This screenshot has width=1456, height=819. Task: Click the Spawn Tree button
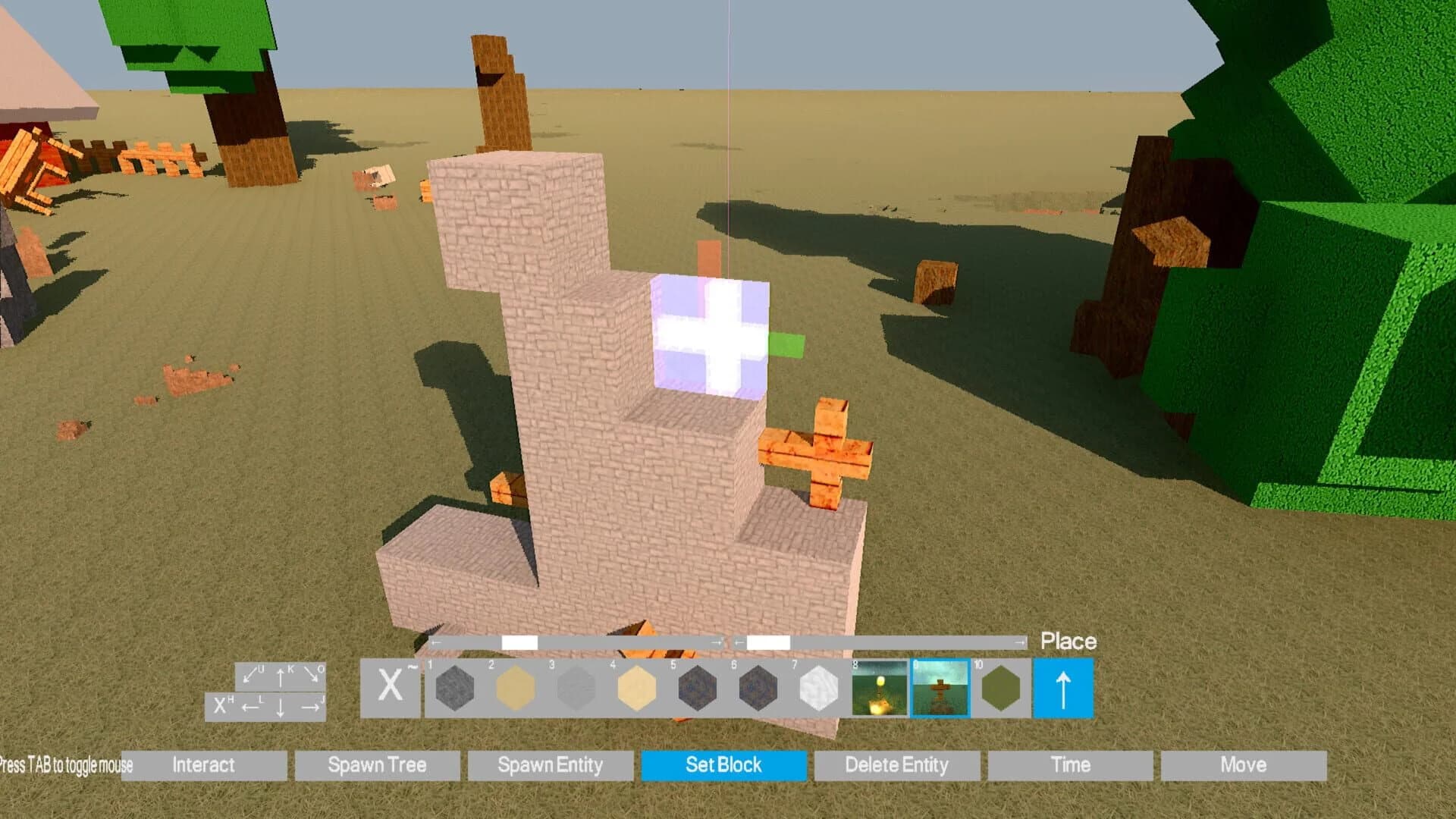point(378,765)
